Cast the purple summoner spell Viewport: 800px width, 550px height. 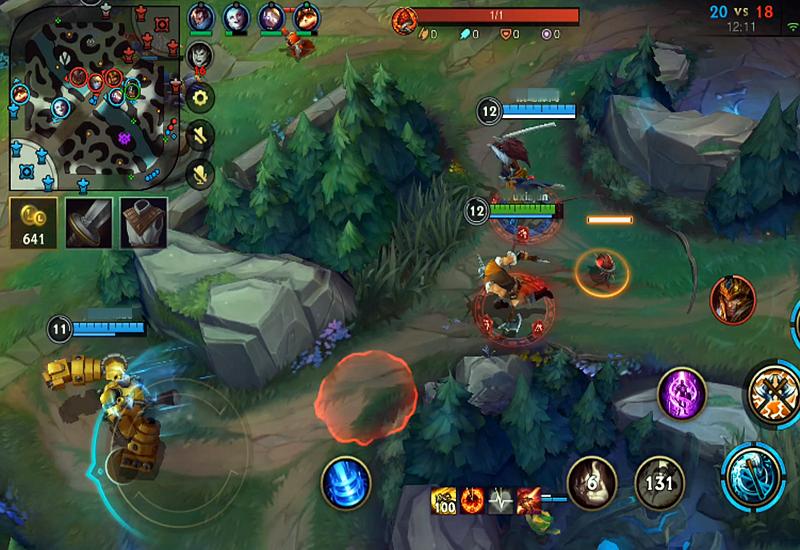click(682, 395)
